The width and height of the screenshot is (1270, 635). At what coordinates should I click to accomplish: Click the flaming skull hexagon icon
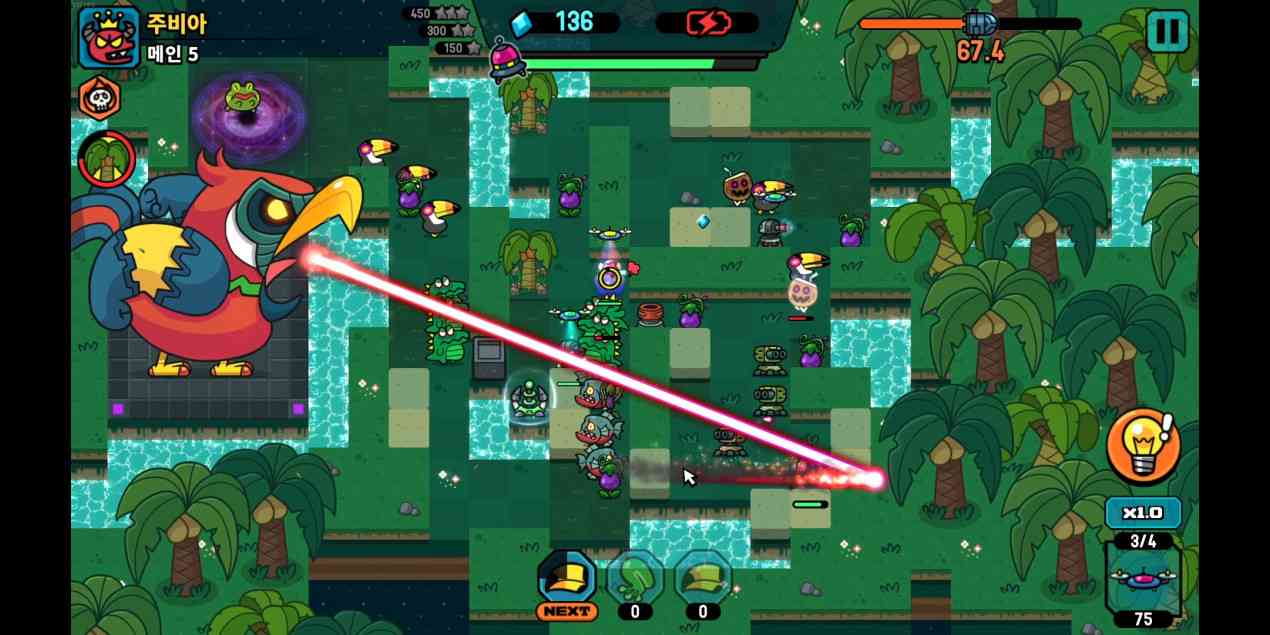pyautogui.click(x=100, y=98)
